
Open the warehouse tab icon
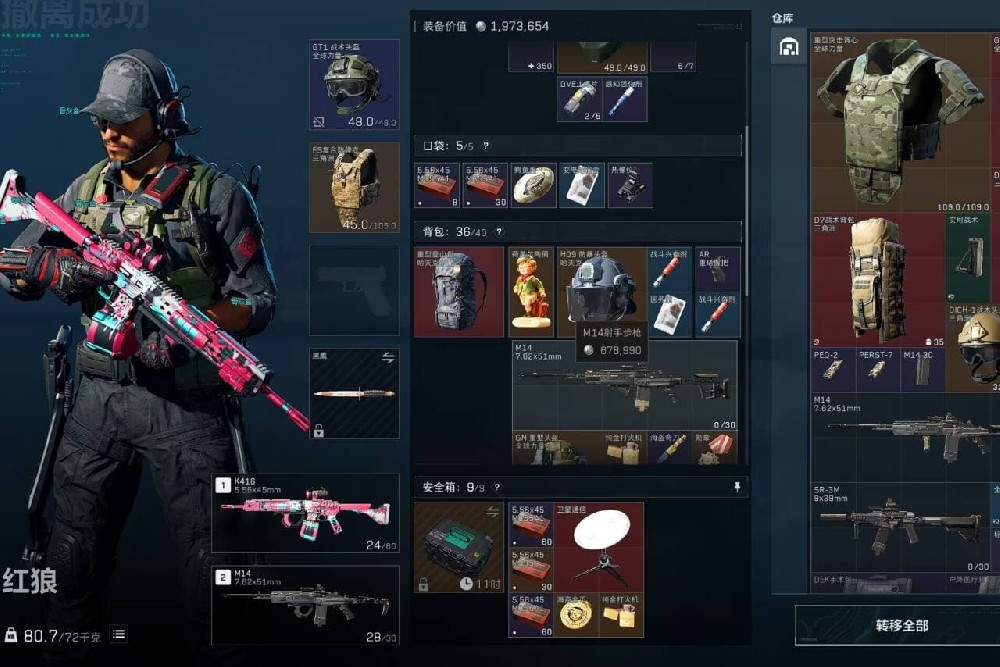[789, 47]
